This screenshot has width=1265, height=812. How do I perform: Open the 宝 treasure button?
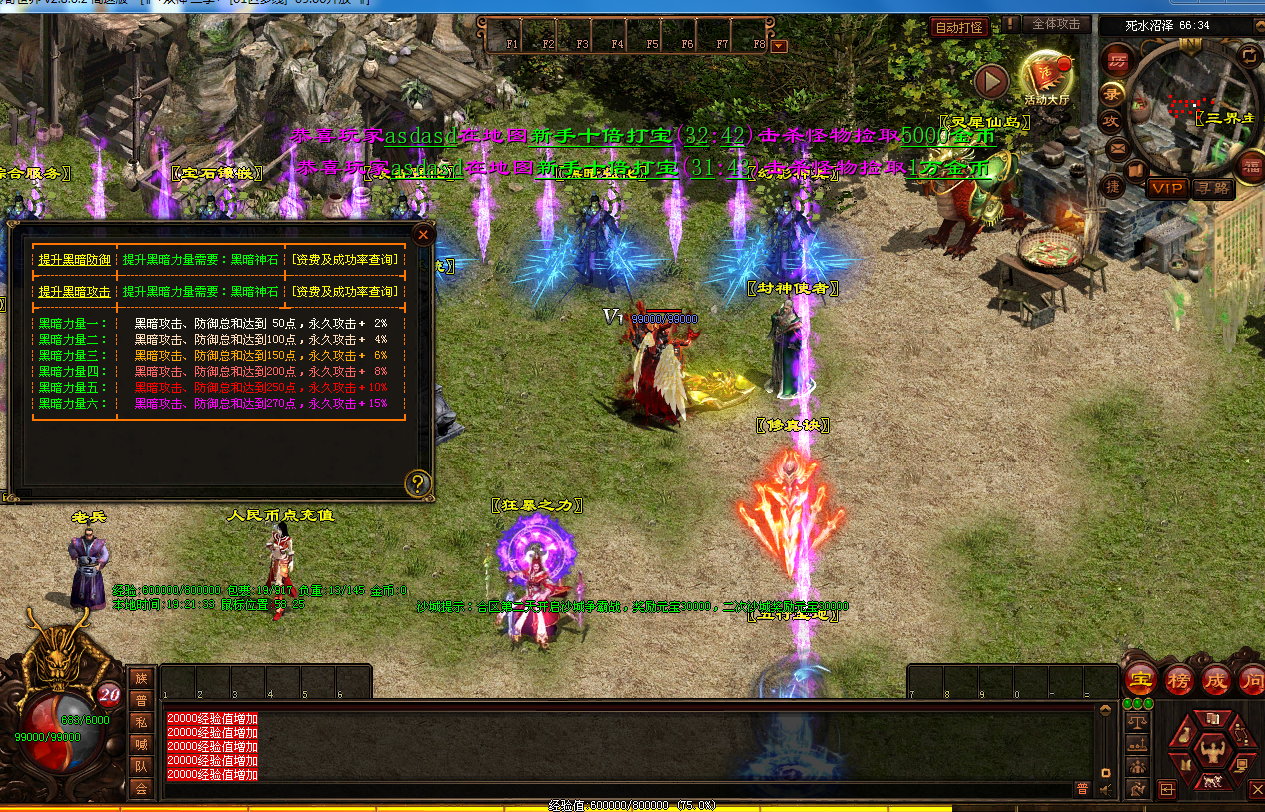tap(1139, 680)
